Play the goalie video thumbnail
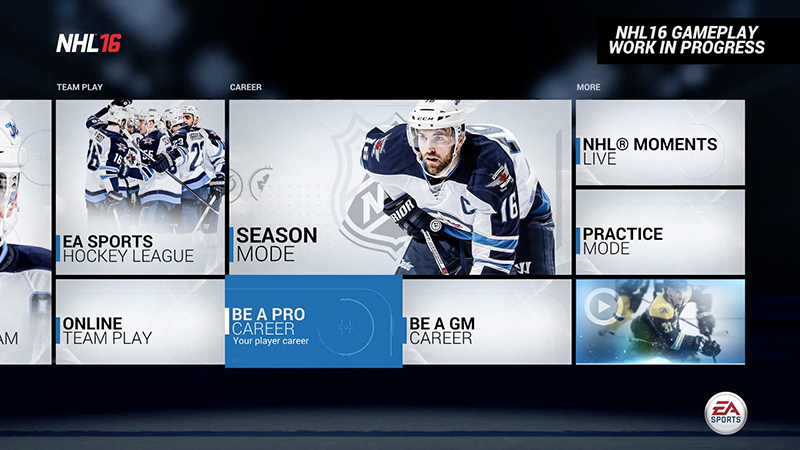The image size is (800, 450). [x=660, y=321]
